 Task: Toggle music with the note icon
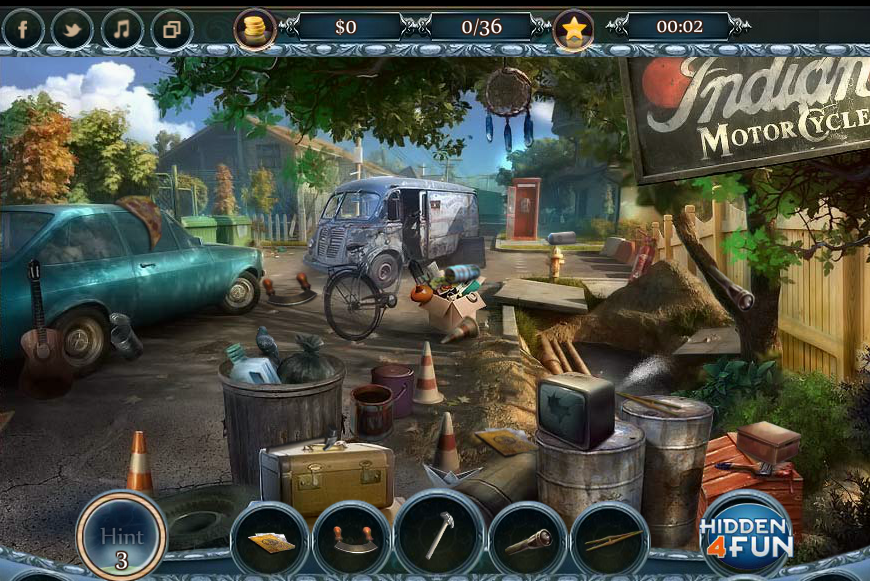[122, 29]
